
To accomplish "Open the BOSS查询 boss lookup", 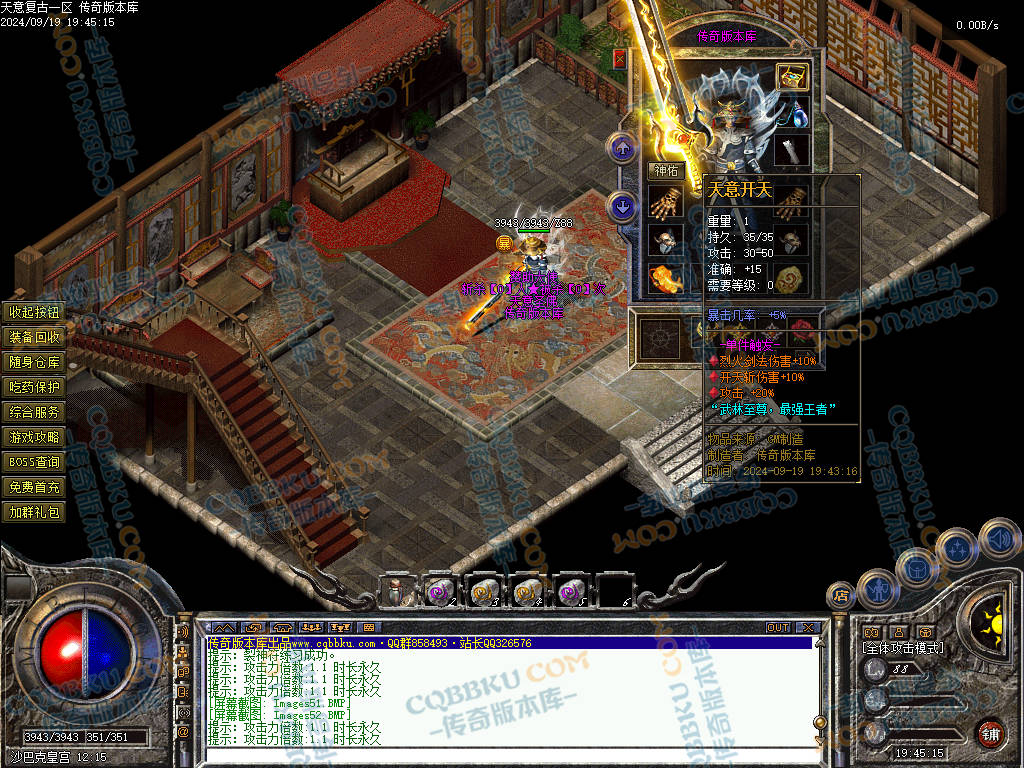I will 35,462.
